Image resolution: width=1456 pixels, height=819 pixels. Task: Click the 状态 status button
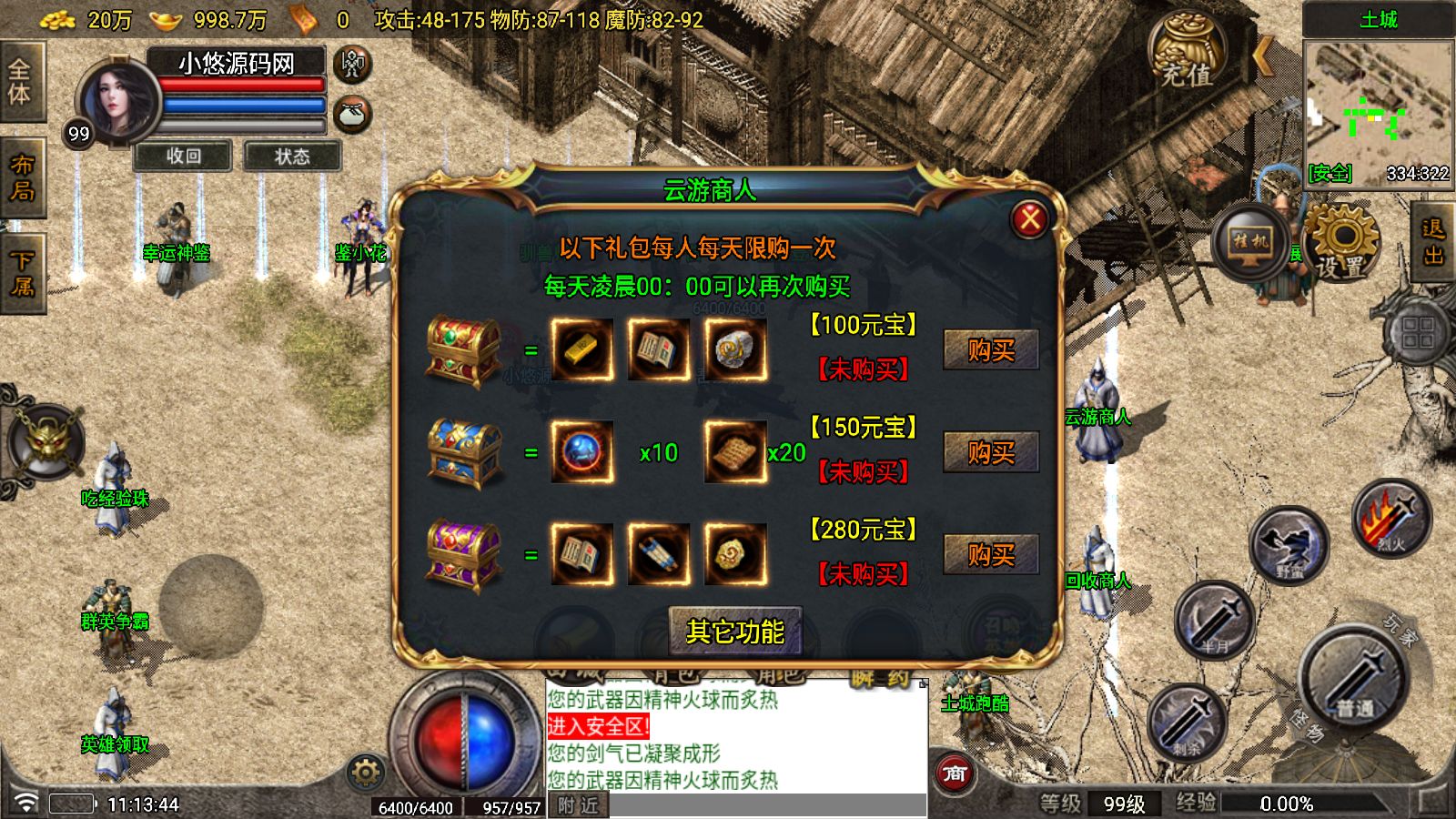(290, 157)
